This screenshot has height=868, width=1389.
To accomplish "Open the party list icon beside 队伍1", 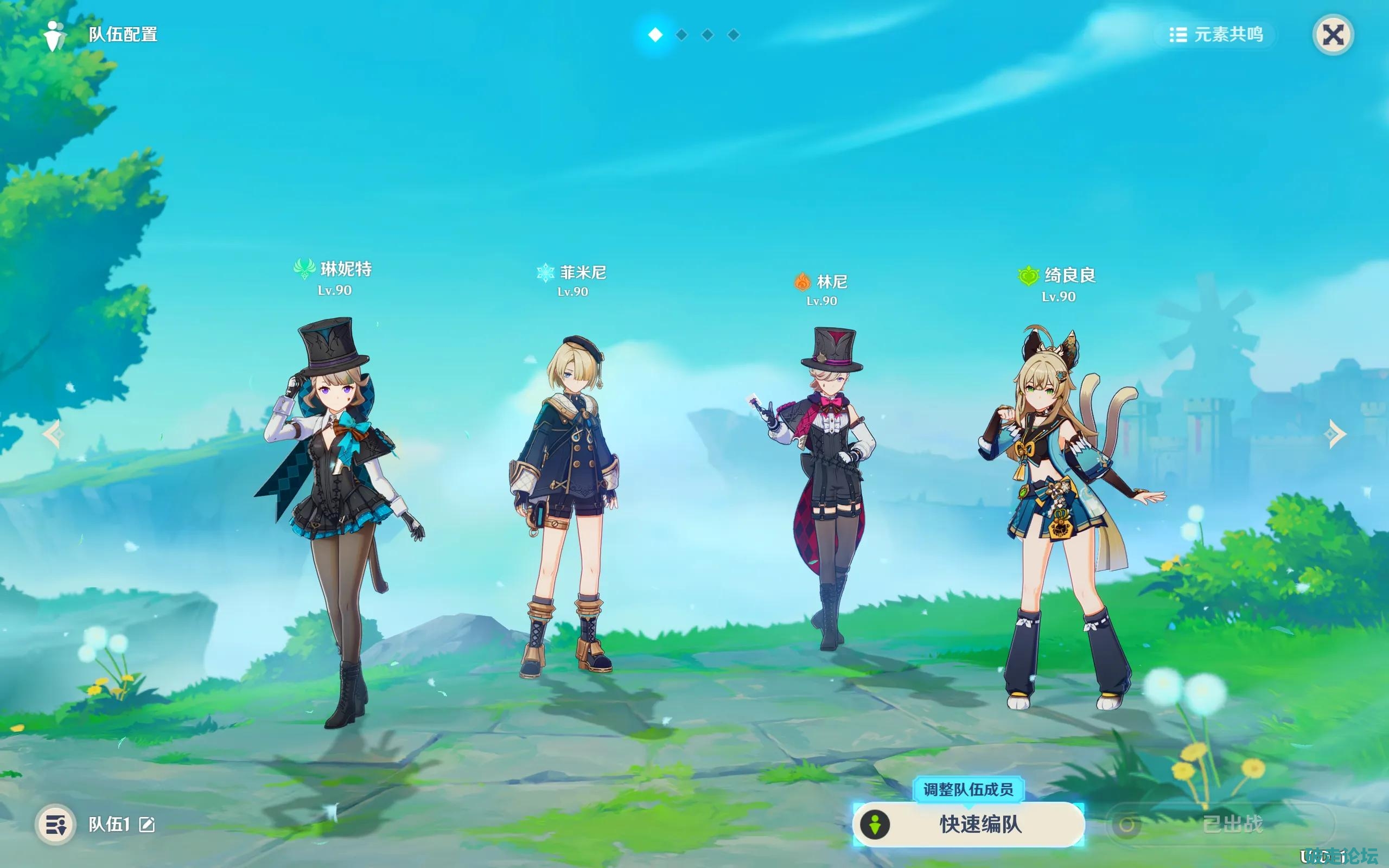I will pos(56,825).
